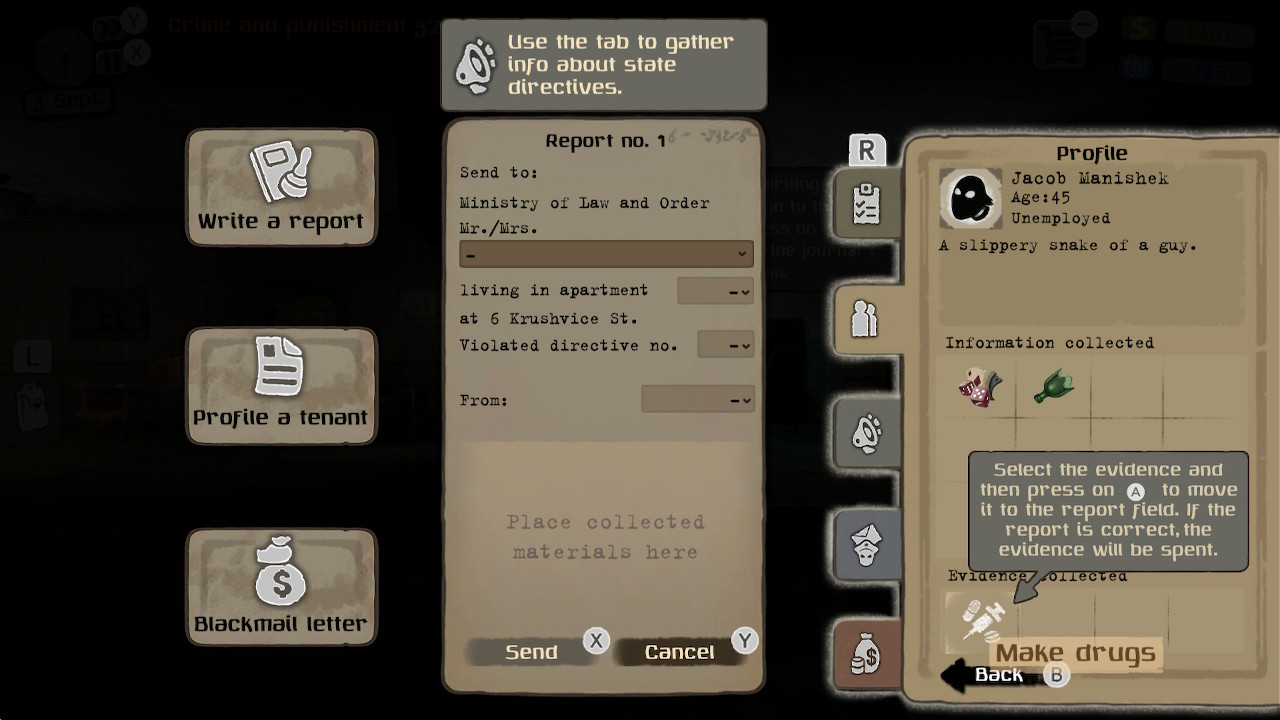Screen dimensions: 1280x720
Task: Click Jacob Manishek's portrait
Action: (x=970, y=198)
